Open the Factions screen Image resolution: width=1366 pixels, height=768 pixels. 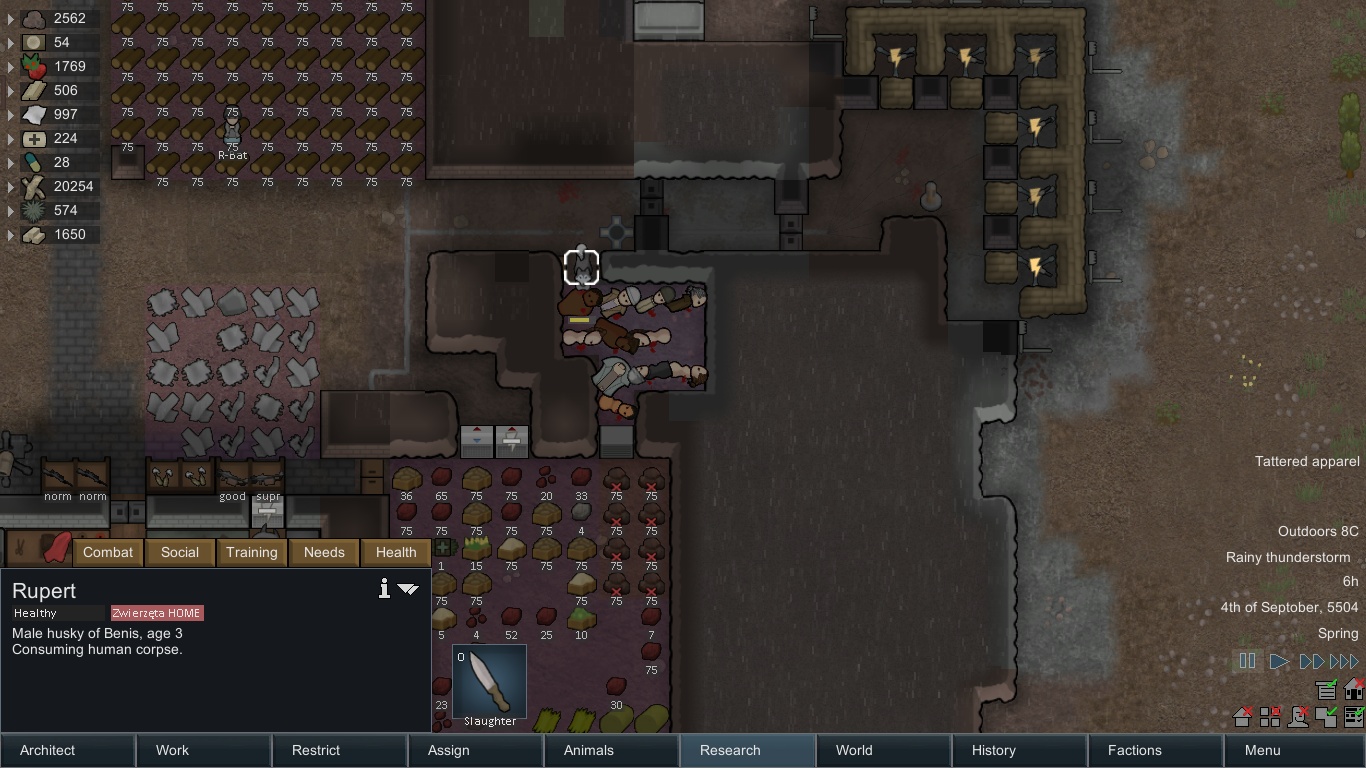(1134, 750)
